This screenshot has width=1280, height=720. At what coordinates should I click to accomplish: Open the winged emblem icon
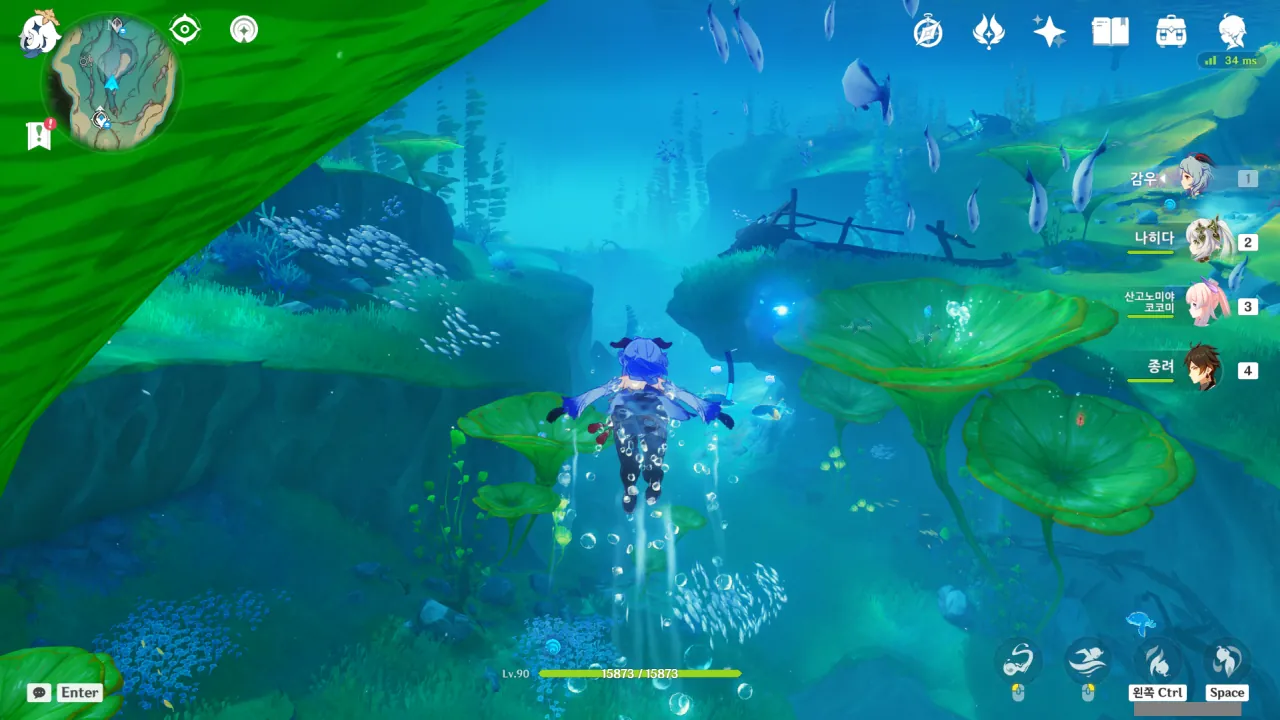click(988, 32)
